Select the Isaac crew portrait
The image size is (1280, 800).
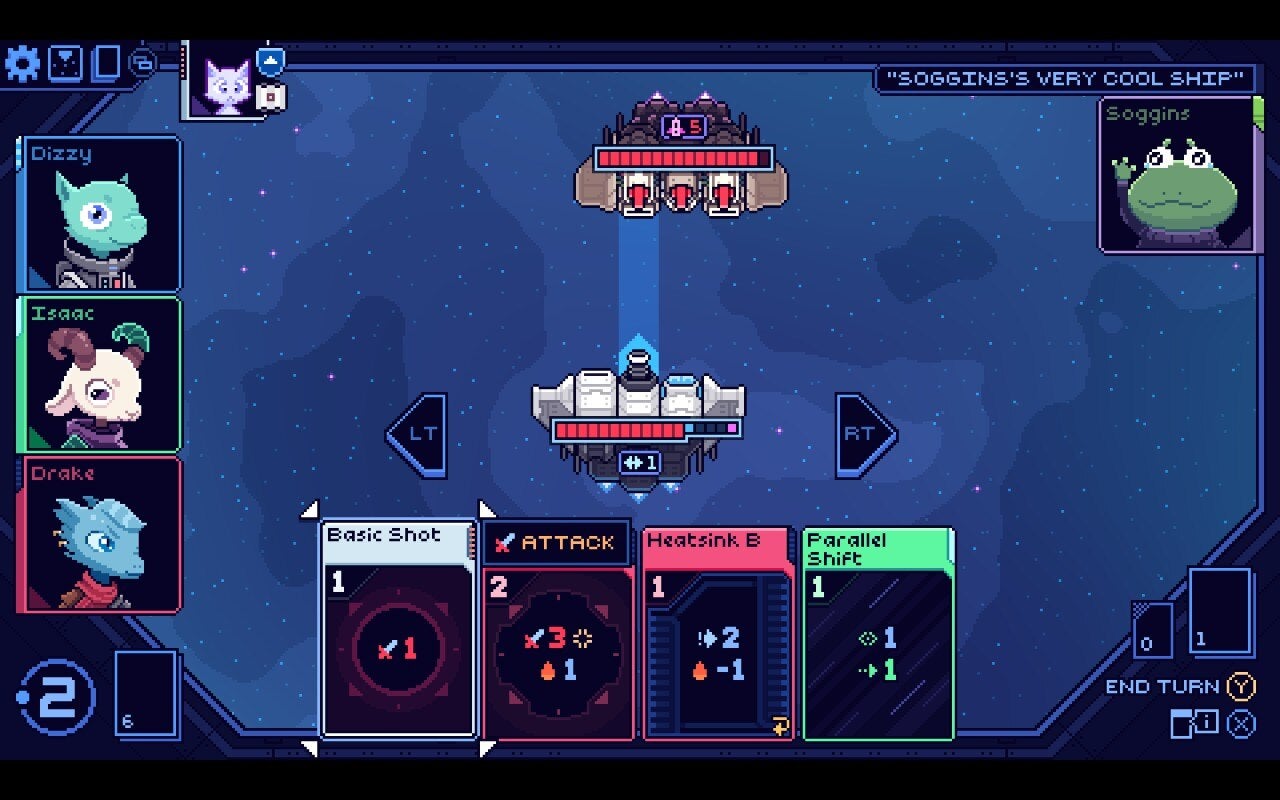(x=99, y=375)
